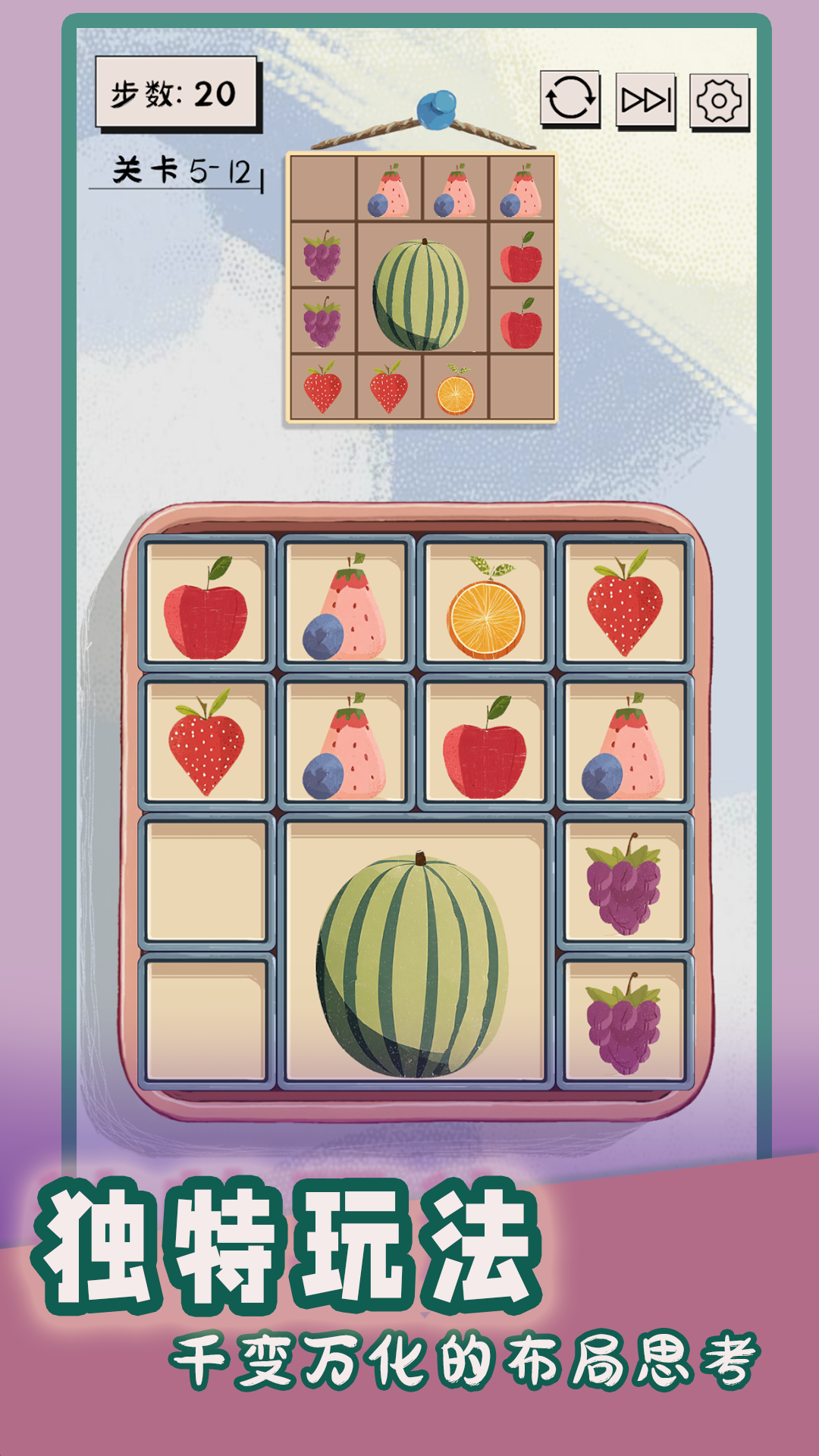Pick the apple tile between two pears

pos(485,742)
